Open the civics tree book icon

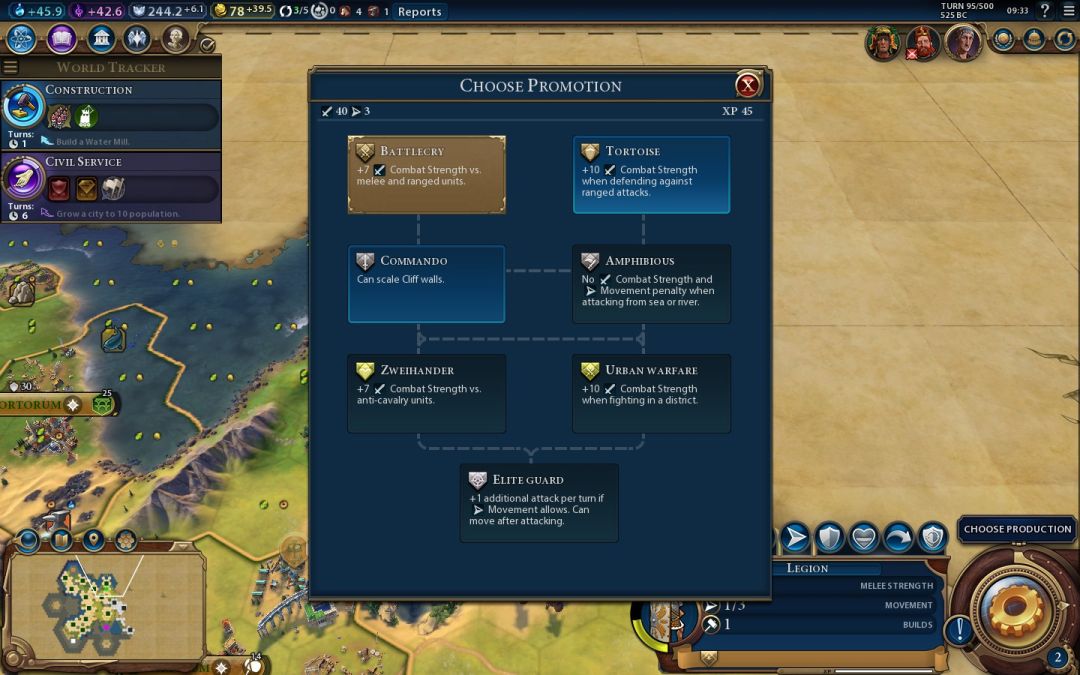(x=62, y=39)
